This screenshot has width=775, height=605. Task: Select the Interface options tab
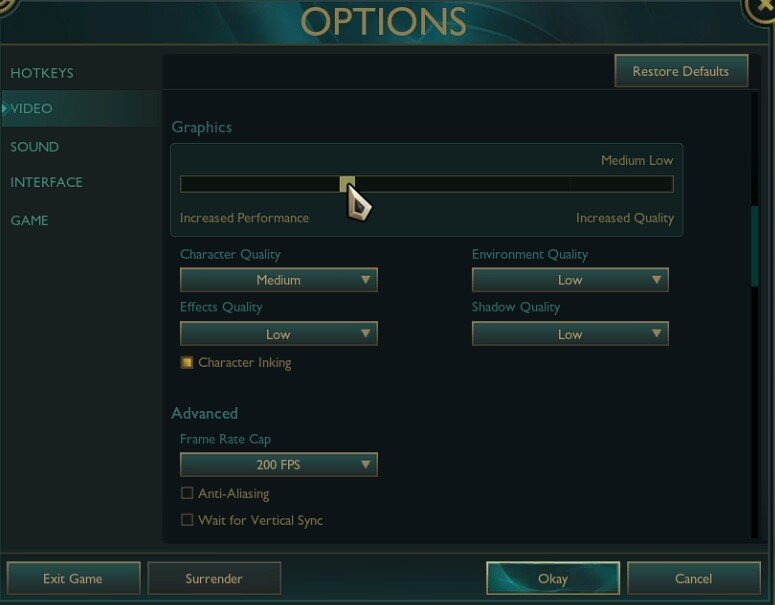coord(47,182)
